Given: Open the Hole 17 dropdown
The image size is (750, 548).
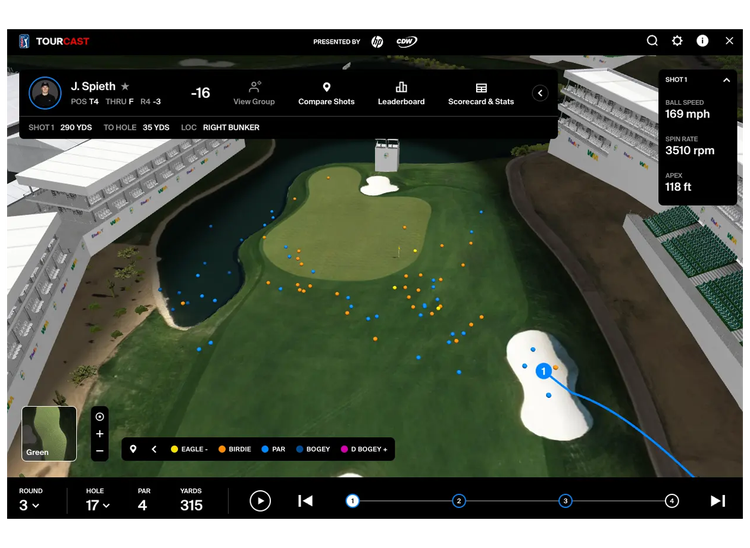Looking at the screenshot, I should coord(96,505).
